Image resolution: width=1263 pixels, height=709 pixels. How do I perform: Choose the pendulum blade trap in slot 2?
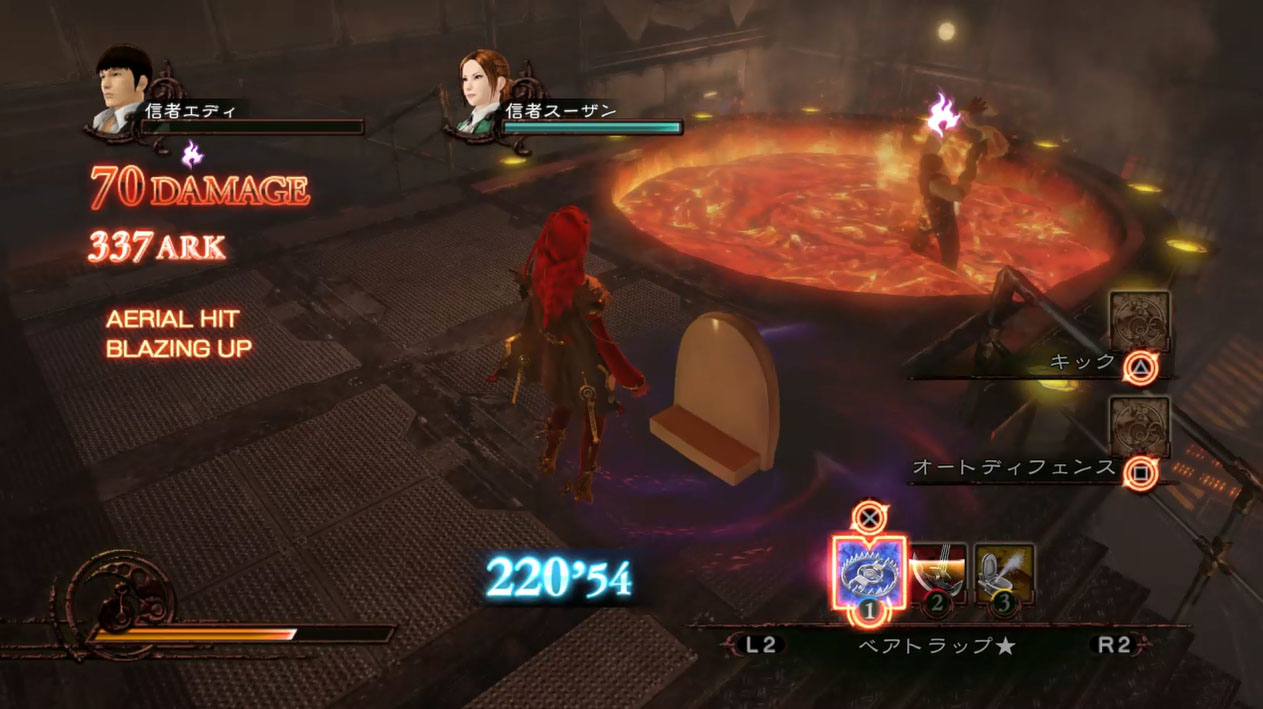(937, 573)
